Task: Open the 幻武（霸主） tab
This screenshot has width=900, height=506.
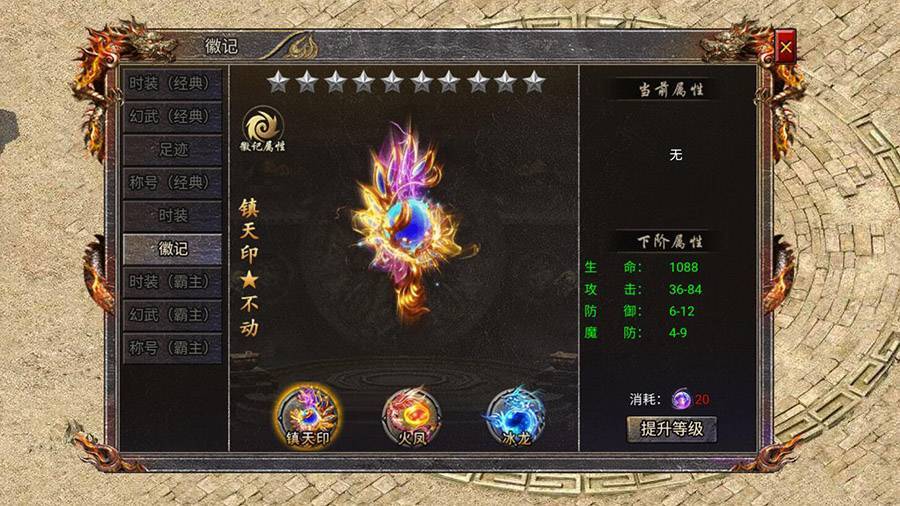Action: click(172, 314)
